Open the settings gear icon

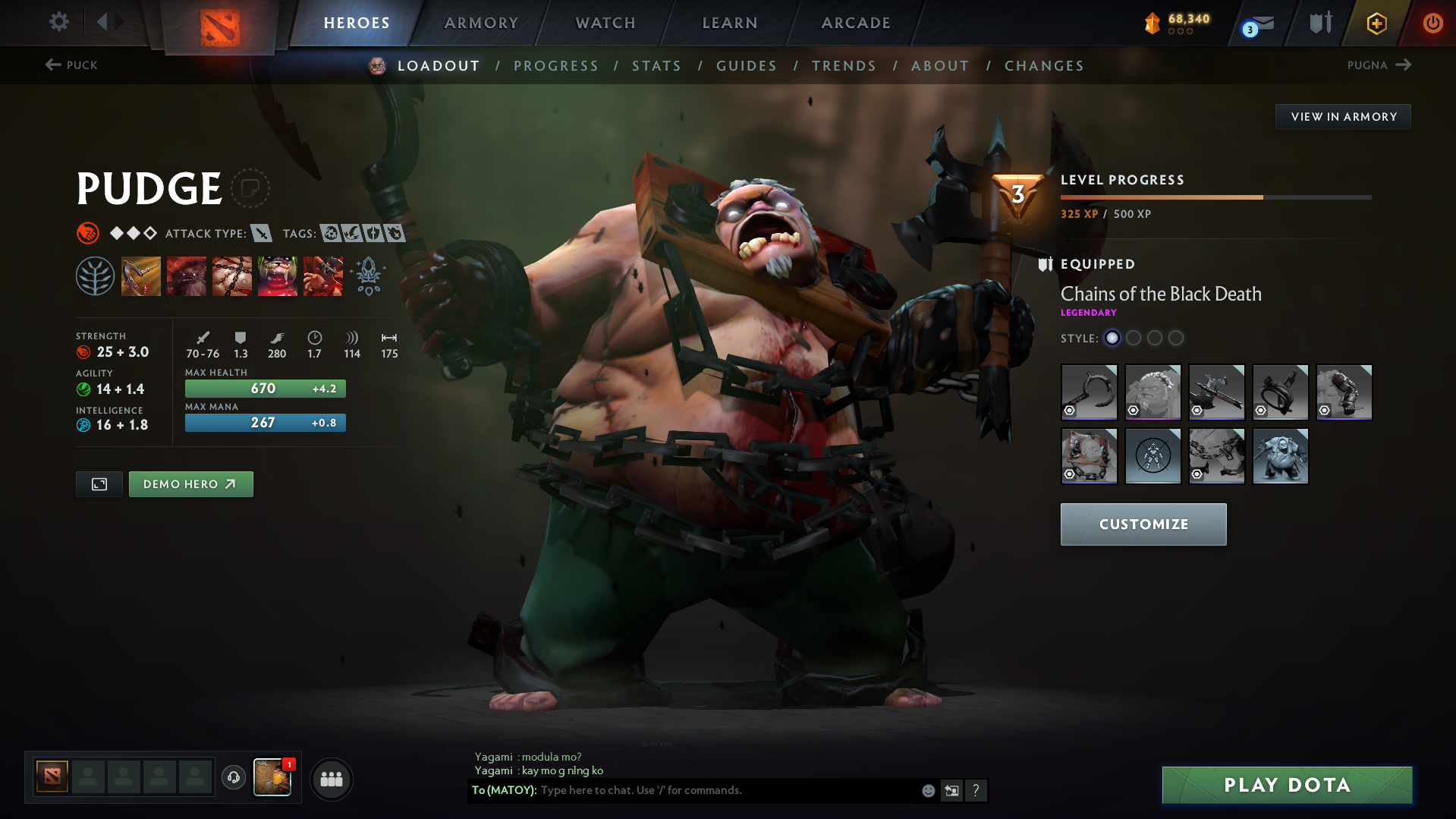click(58, 22)
